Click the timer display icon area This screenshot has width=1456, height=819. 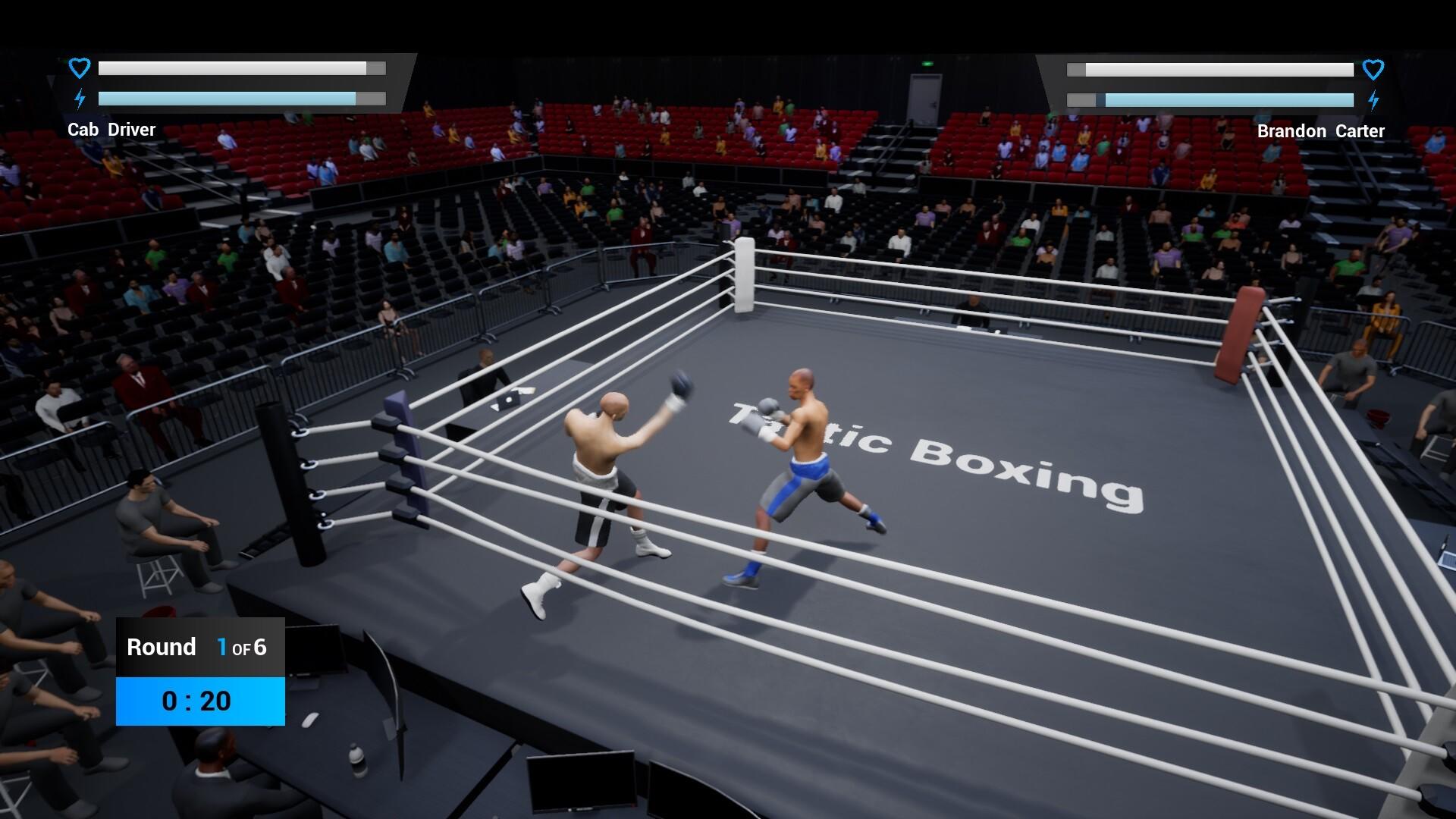coord(199,701)
